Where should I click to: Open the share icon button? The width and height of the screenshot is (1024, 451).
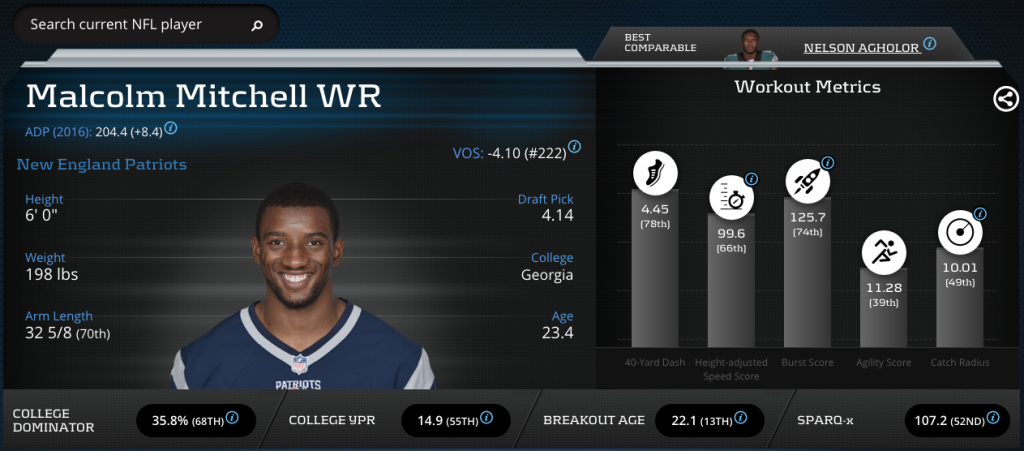point(1005,98)
